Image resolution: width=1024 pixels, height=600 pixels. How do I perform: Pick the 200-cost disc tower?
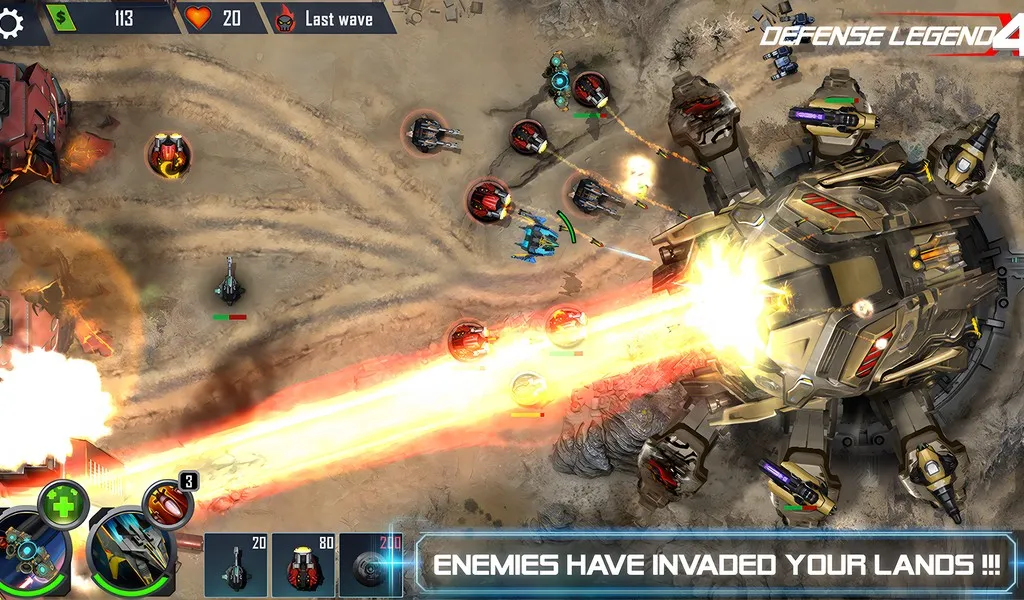coord(370,565)
